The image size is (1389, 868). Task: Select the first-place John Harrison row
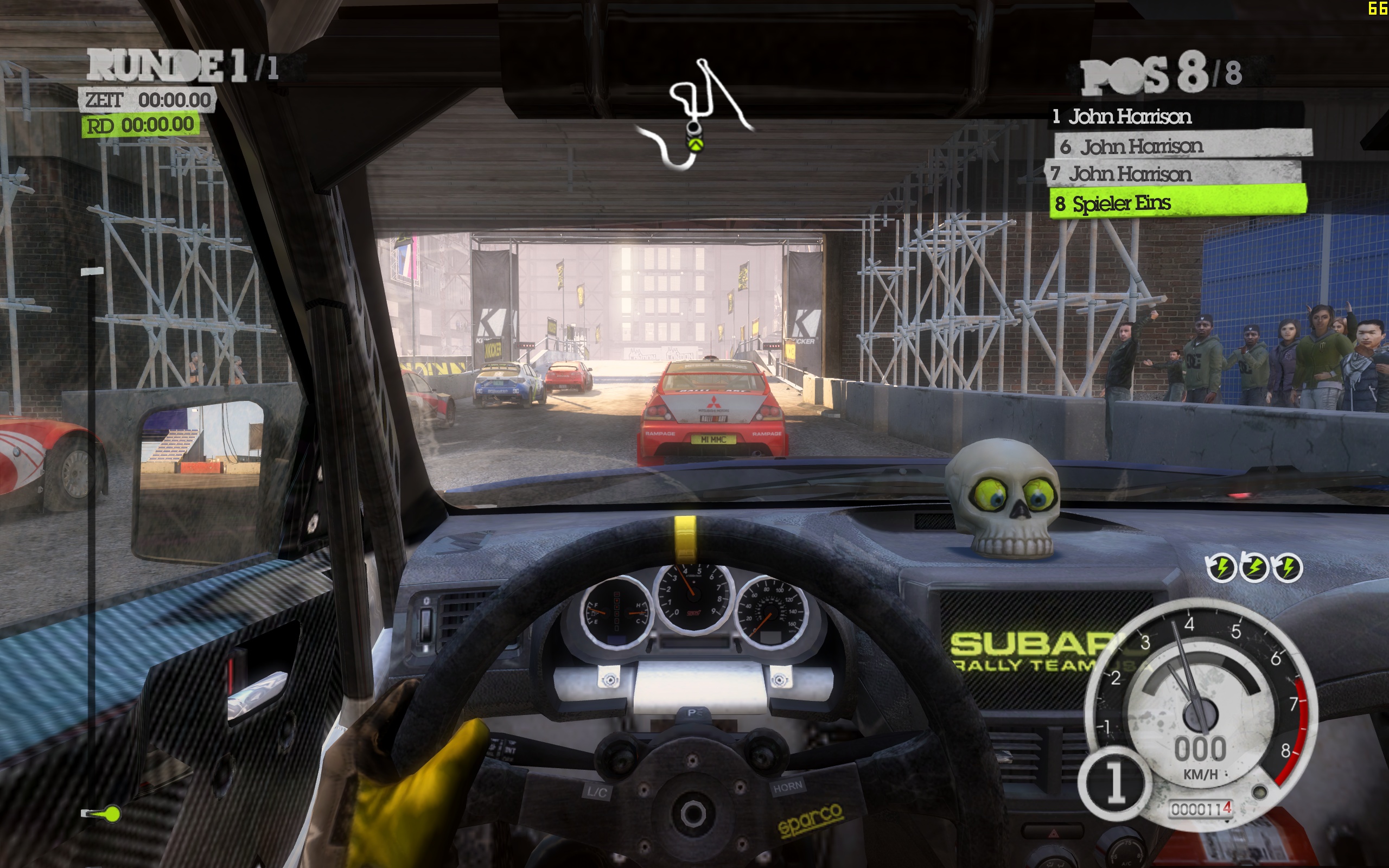[1175, 117]
